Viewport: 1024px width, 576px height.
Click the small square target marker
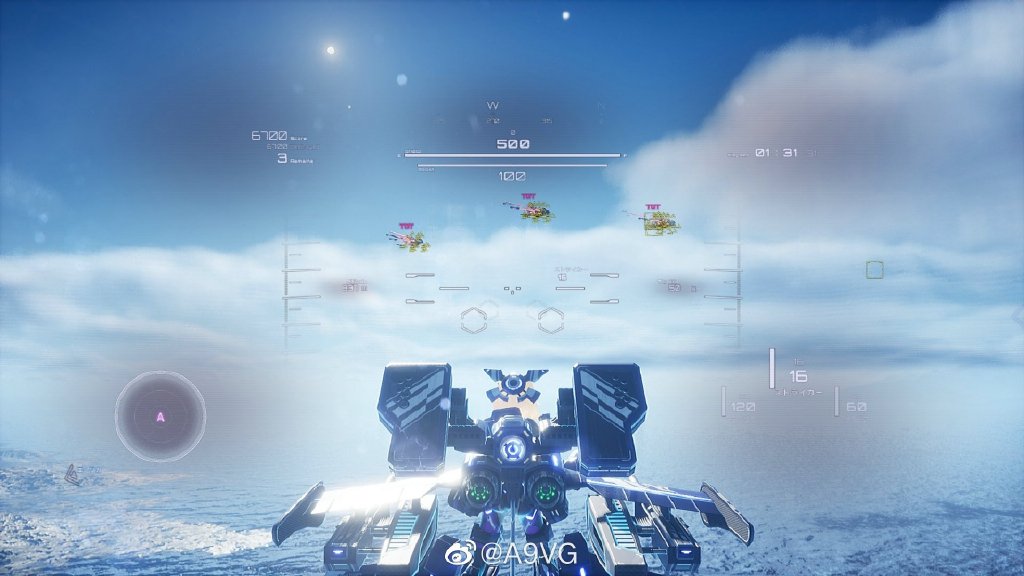pos(874,269)
